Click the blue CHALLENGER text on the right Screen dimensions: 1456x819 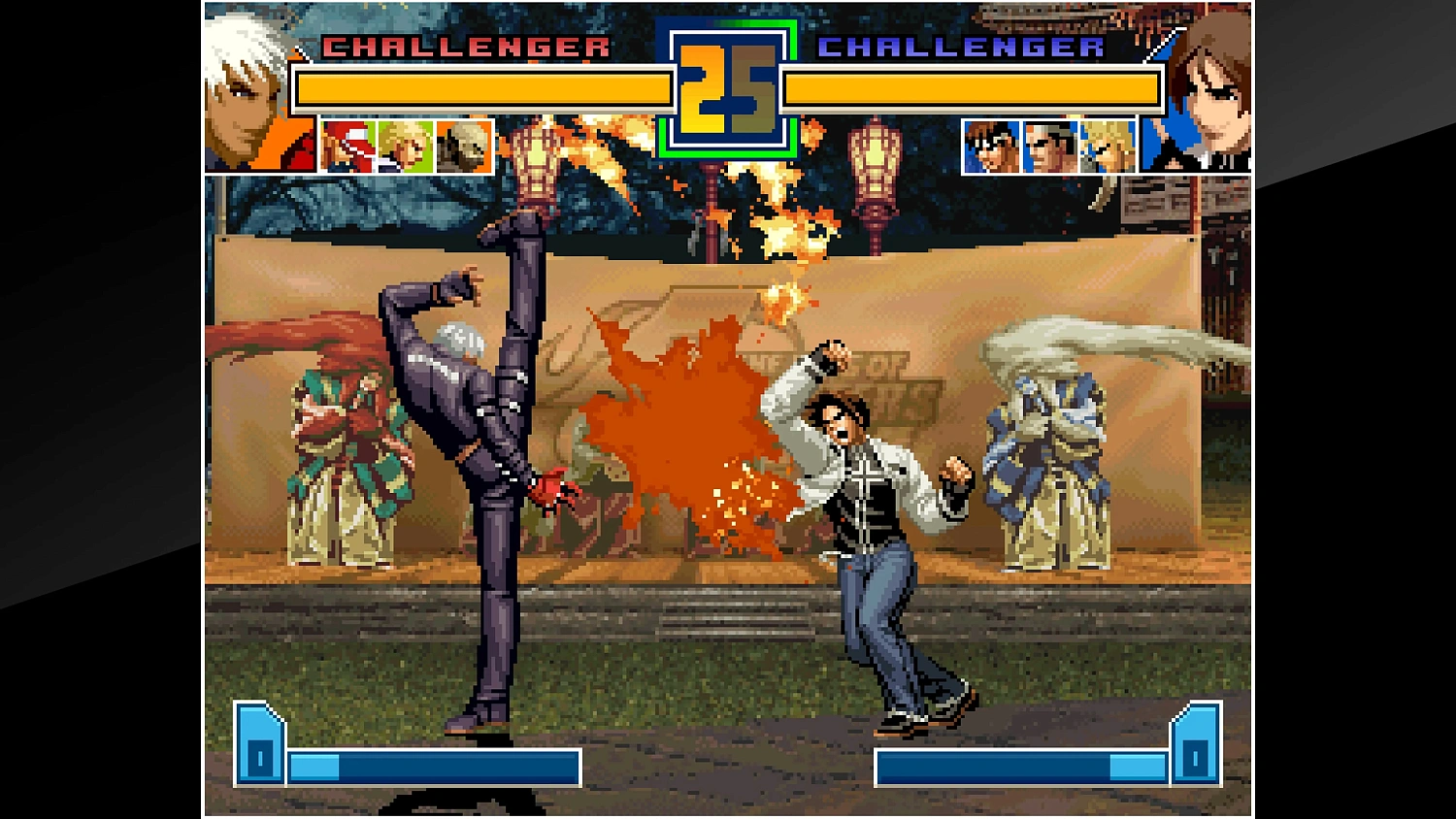click(961, 45)
